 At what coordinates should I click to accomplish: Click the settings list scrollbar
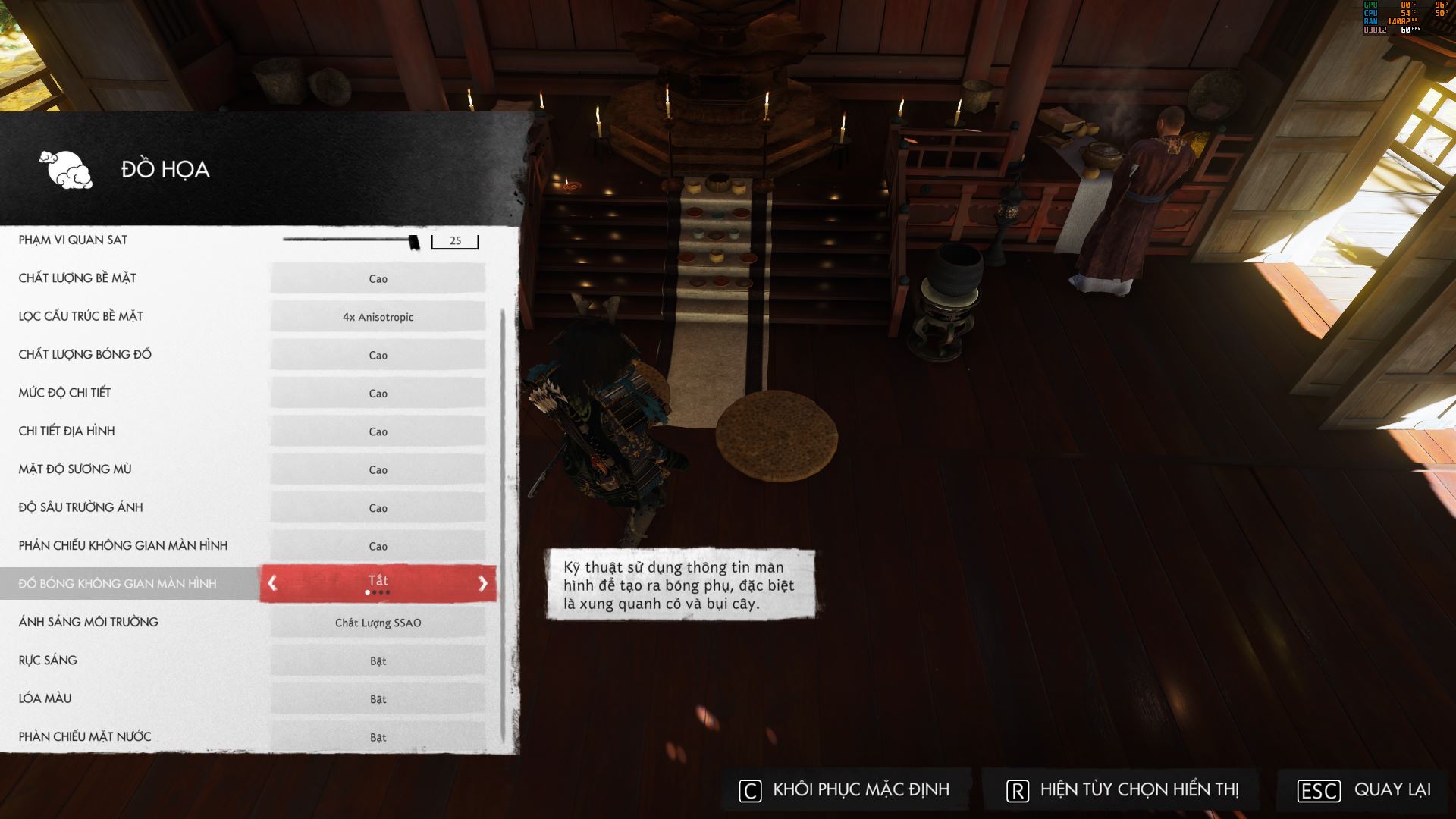click(503, 523)
